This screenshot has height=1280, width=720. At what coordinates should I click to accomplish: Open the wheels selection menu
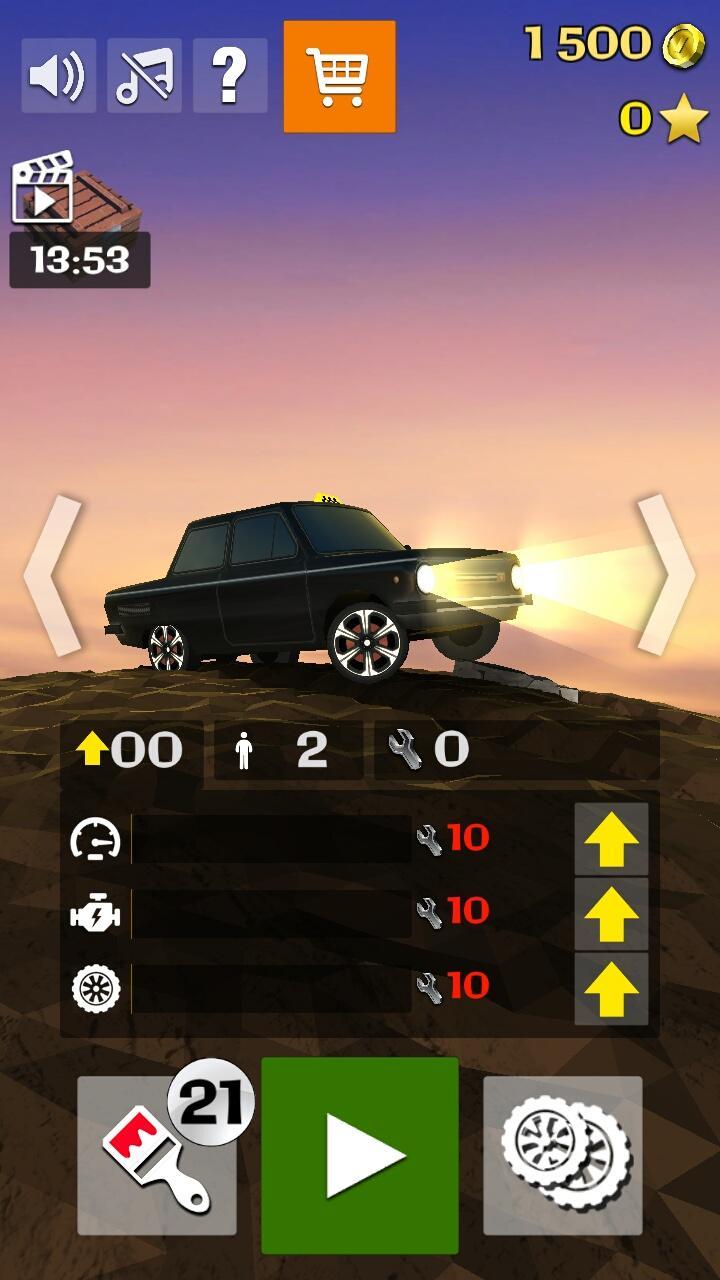562,1155
